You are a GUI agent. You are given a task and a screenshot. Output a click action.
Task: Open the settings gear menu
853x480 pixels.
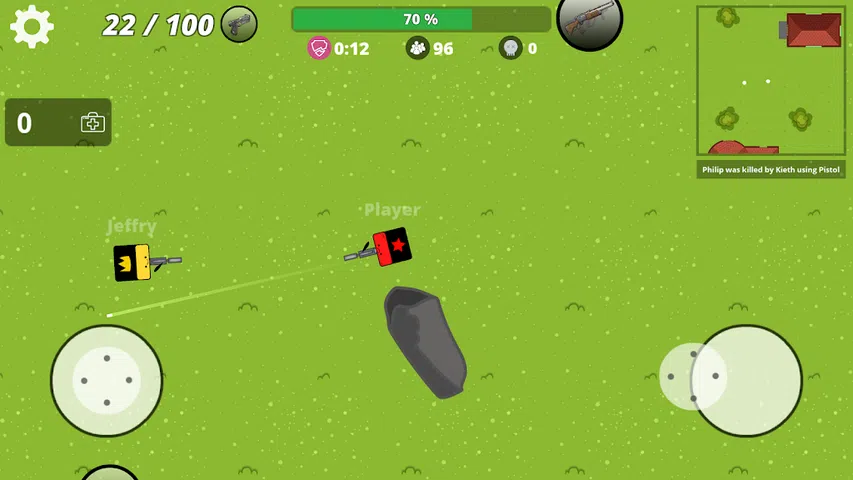point(31,26)
